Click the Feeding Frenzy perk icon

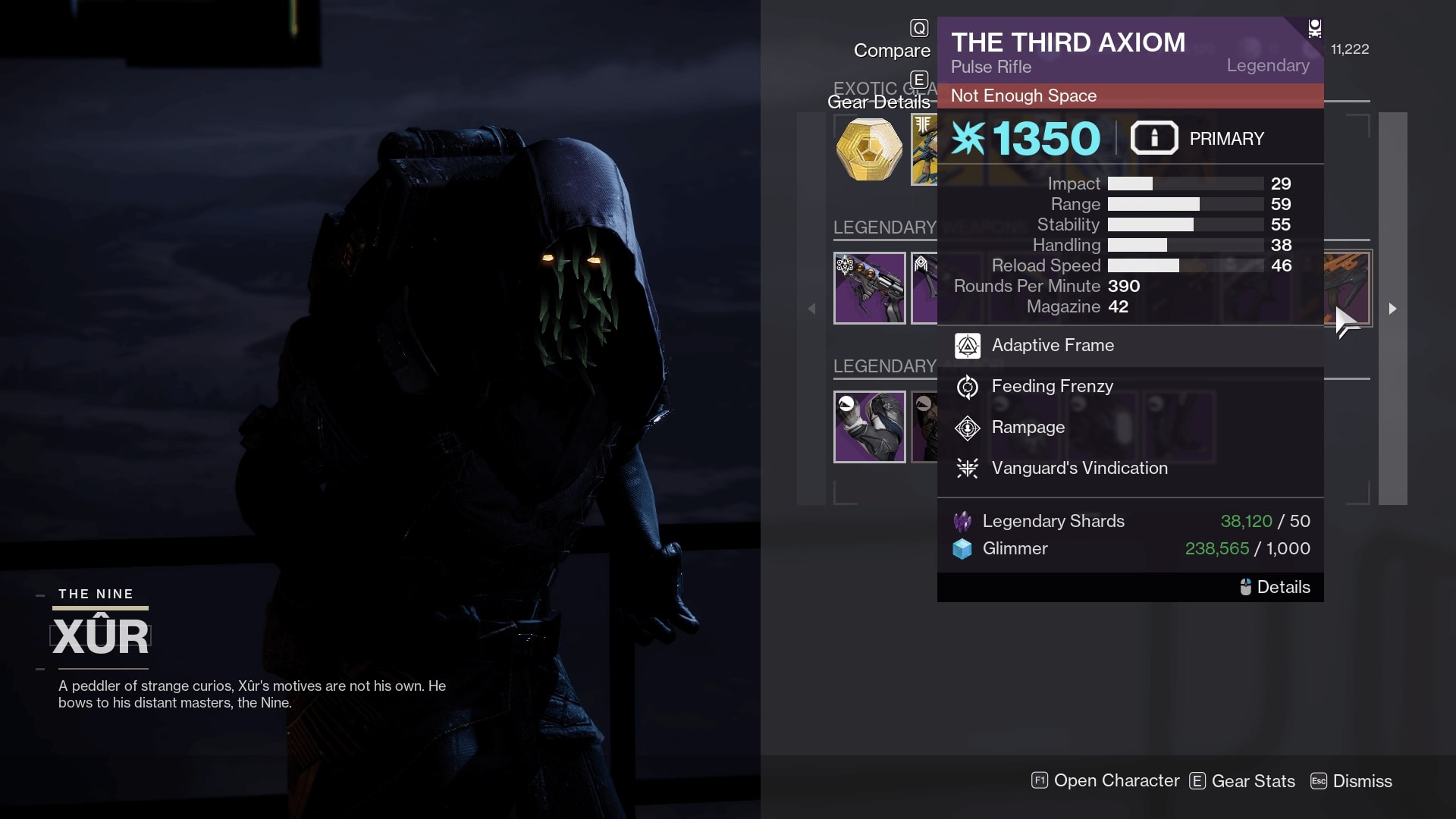[x=966, y=386]
